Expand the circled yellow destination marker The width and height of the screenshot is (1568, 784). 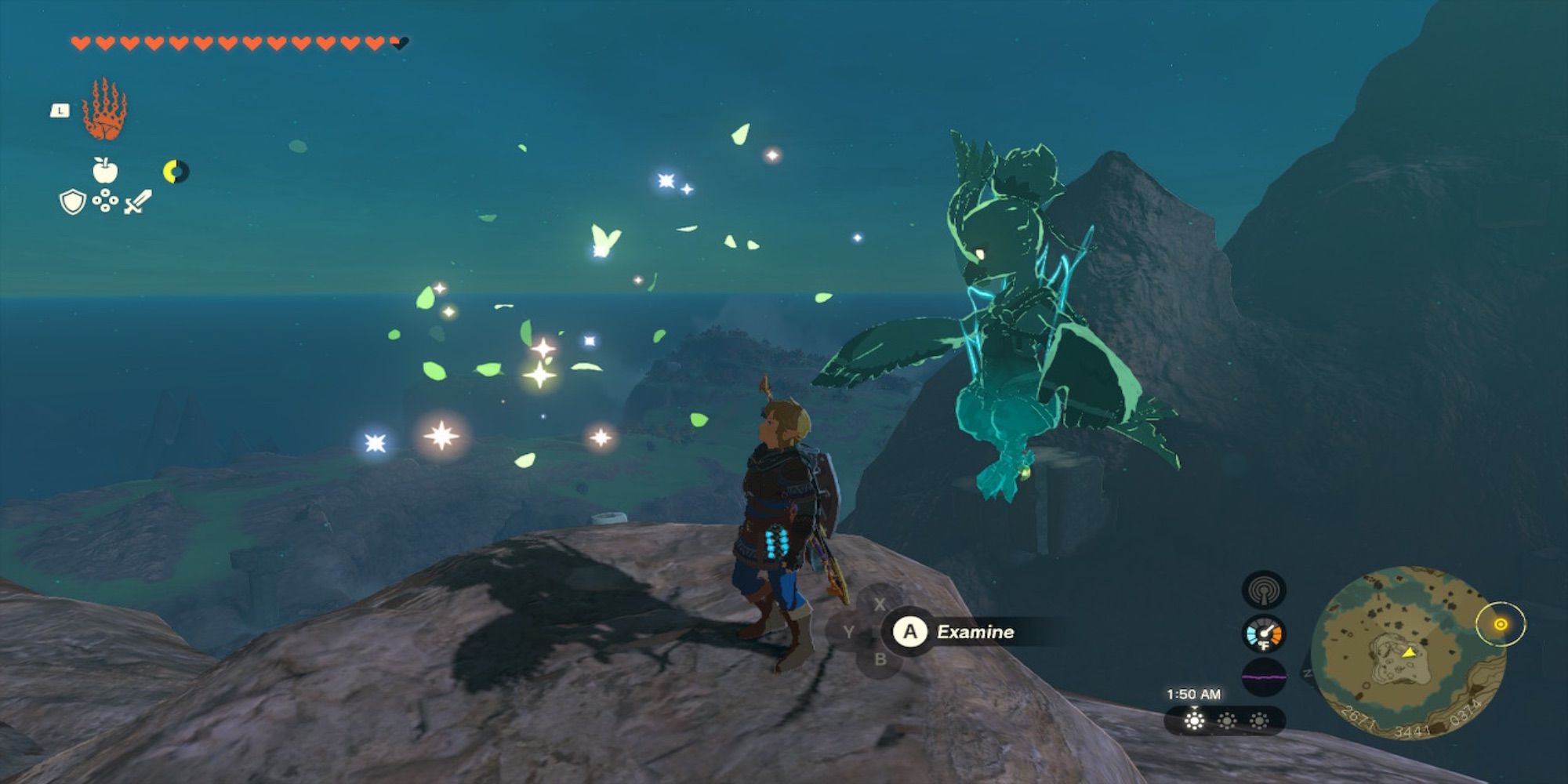pos(1500,624)
